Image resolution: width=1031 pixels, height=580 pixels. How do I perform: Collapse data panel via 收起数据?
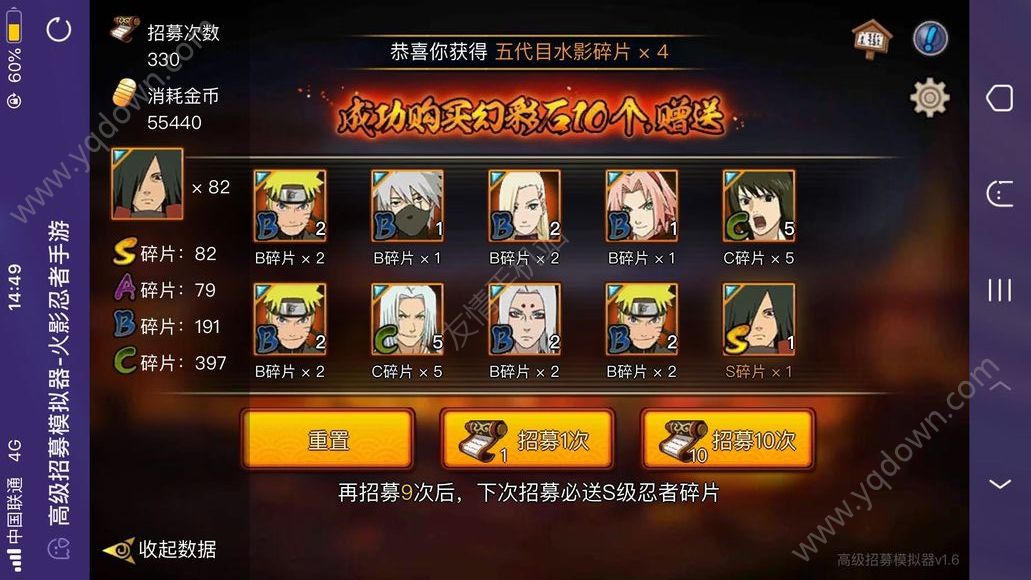pyautogui.click(x=162, y=549)
